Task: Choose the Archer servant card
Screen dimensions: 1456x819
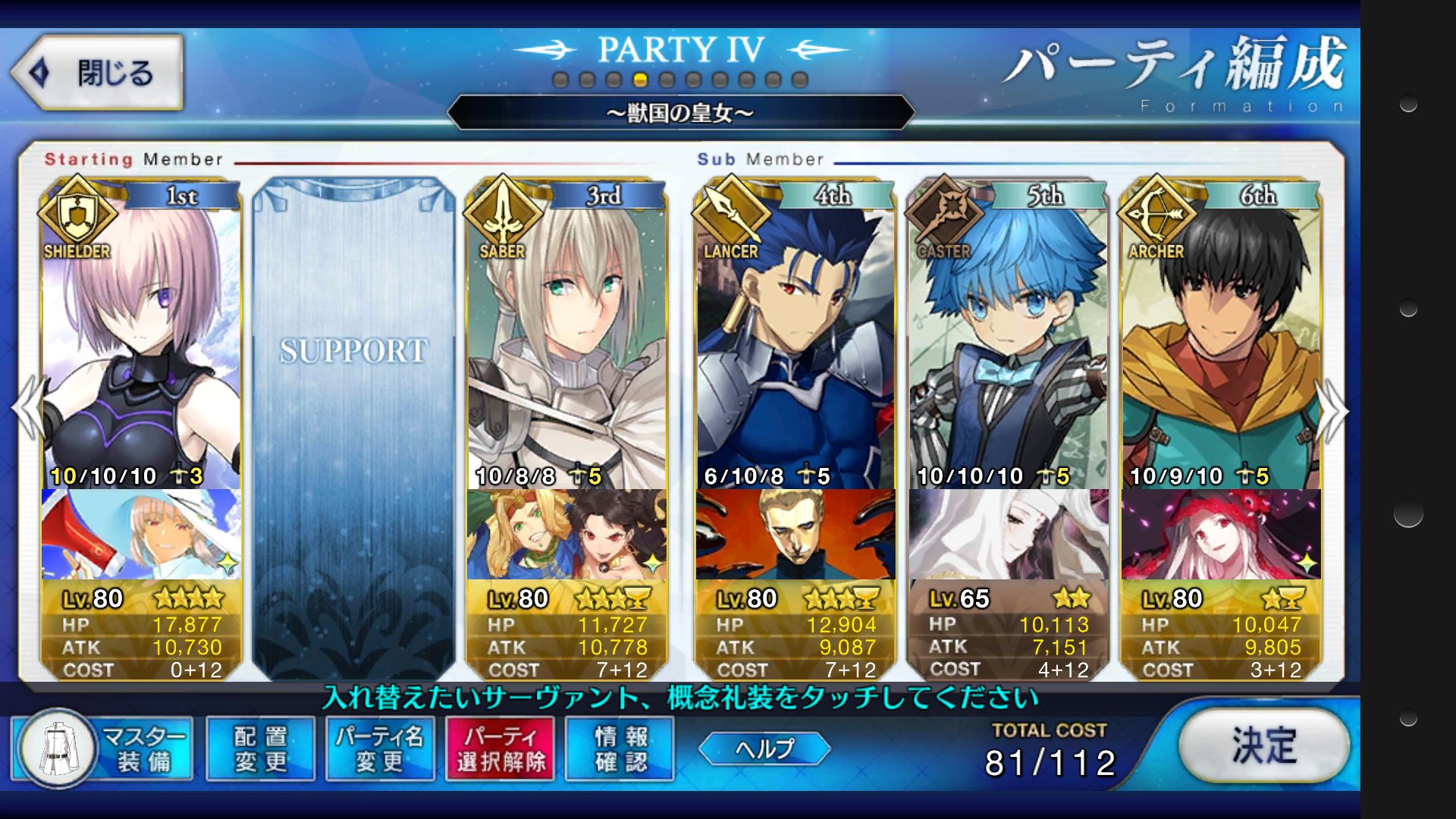Action: 1221,341
